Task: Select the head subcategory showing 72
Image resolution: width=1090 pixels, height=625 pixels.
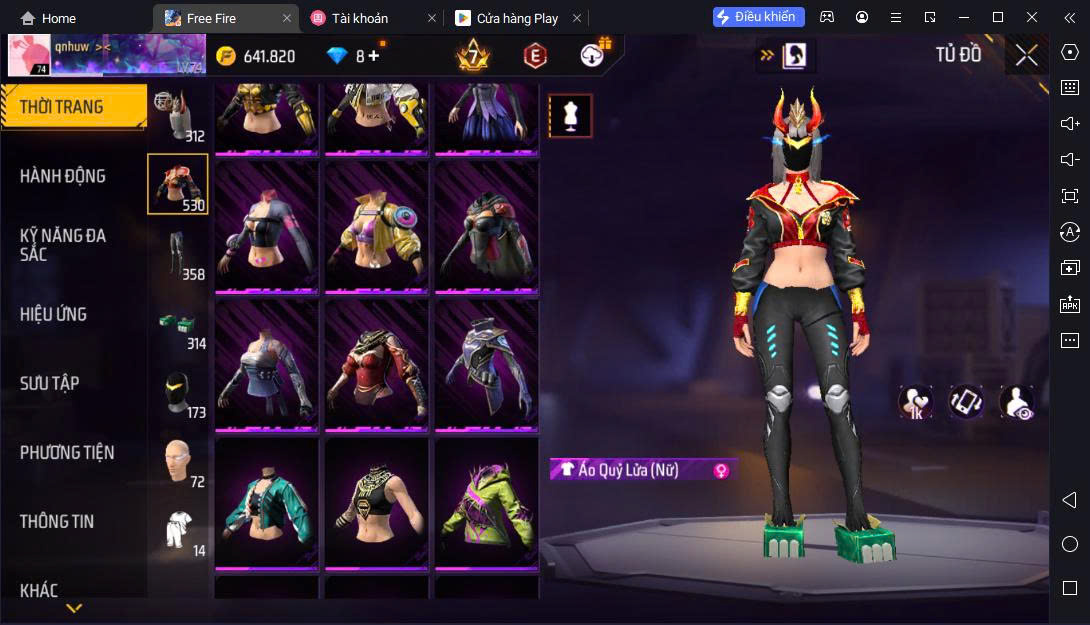Action: click(x=178, y=463)
